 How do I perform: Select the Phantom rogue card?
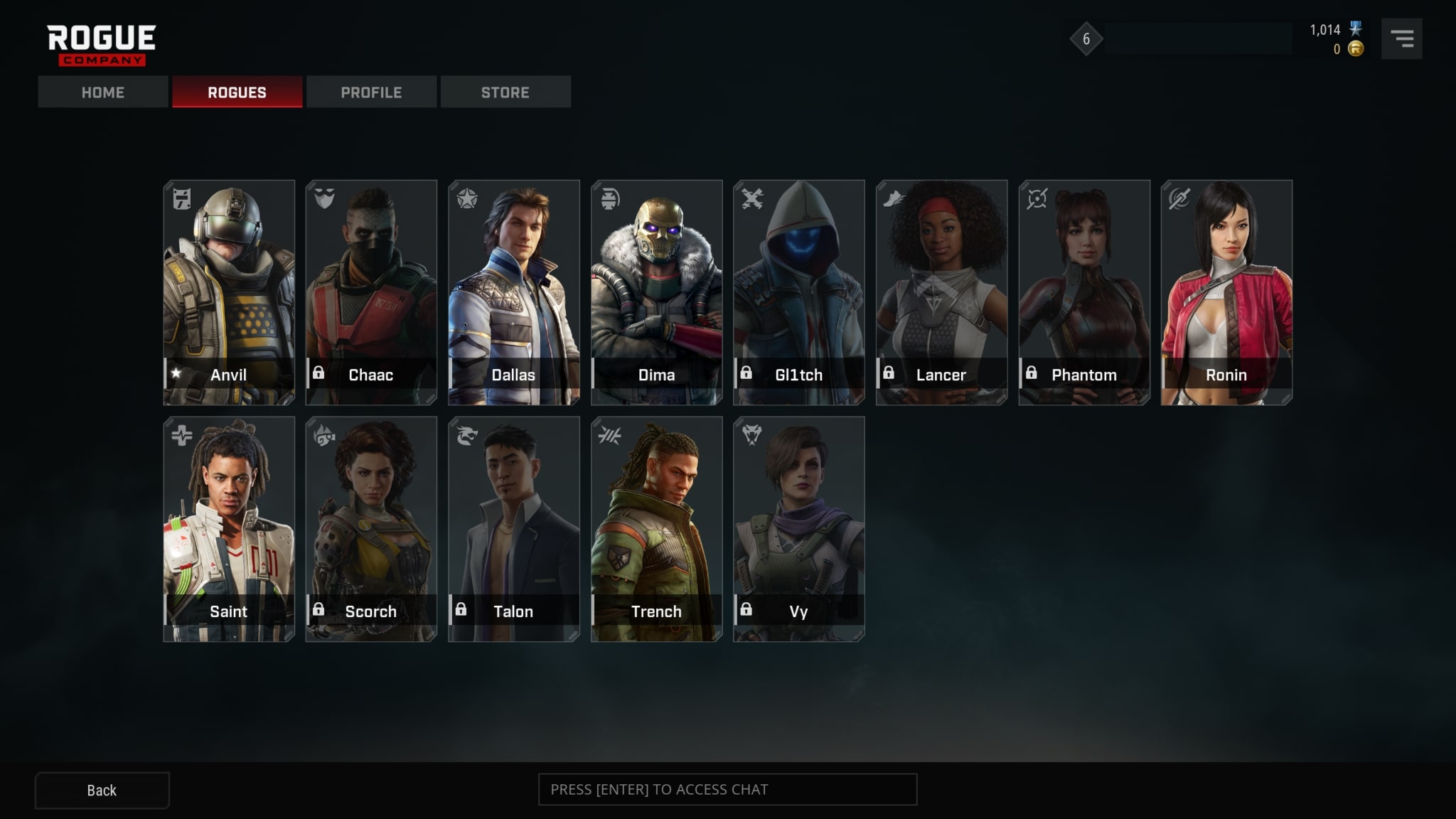point(1084,292)
